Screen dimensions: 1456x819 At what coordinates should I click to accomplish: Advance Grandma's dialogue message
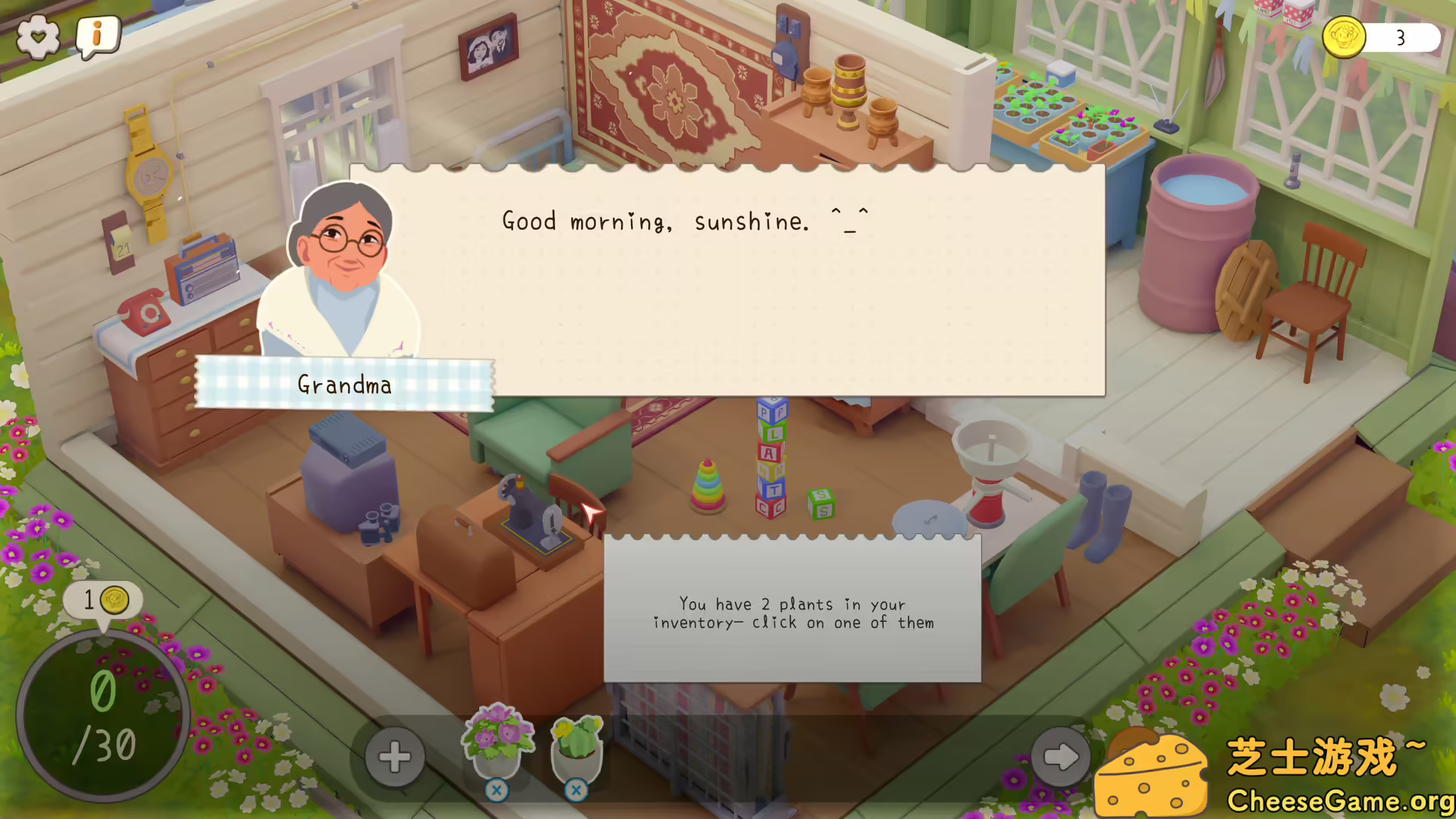pyautogui.click(x=726, y=281)
